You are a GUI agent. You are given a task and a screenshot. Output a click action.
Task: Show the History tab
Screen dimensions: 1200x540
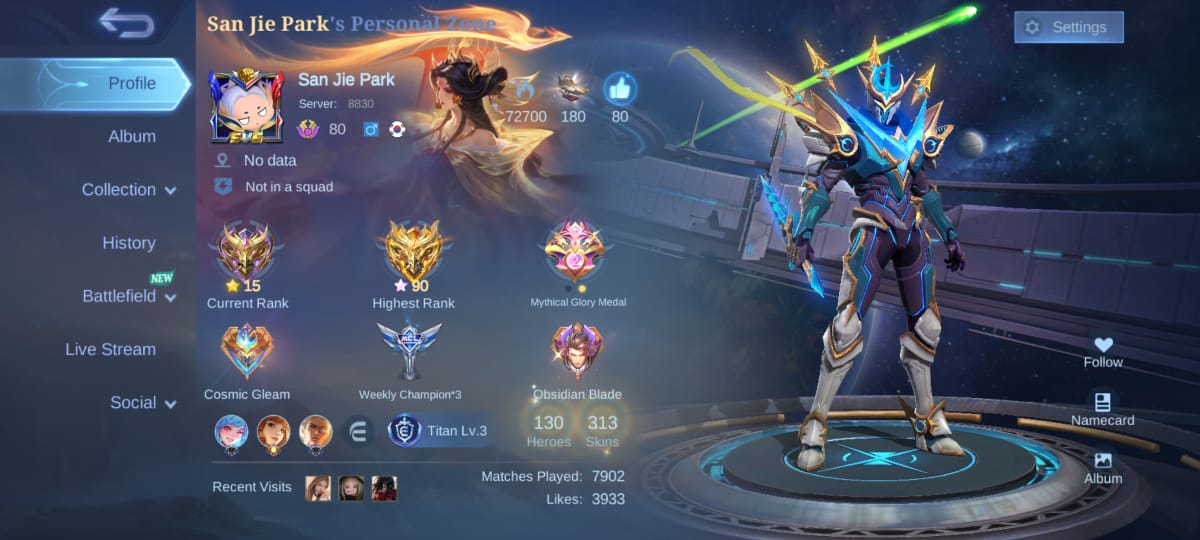click(x=128, y=243)
